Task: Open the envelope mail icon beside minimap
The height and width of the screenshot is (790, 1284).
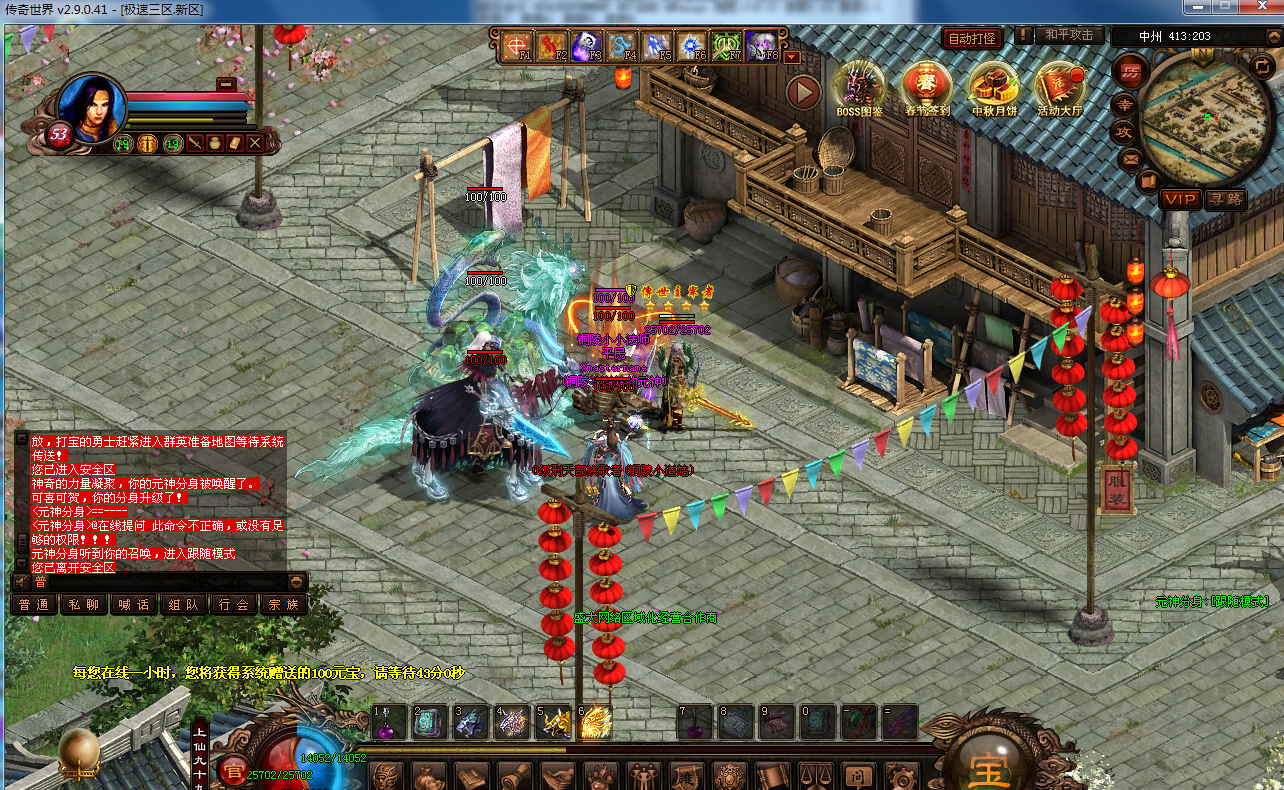Action: point(1131,158)
